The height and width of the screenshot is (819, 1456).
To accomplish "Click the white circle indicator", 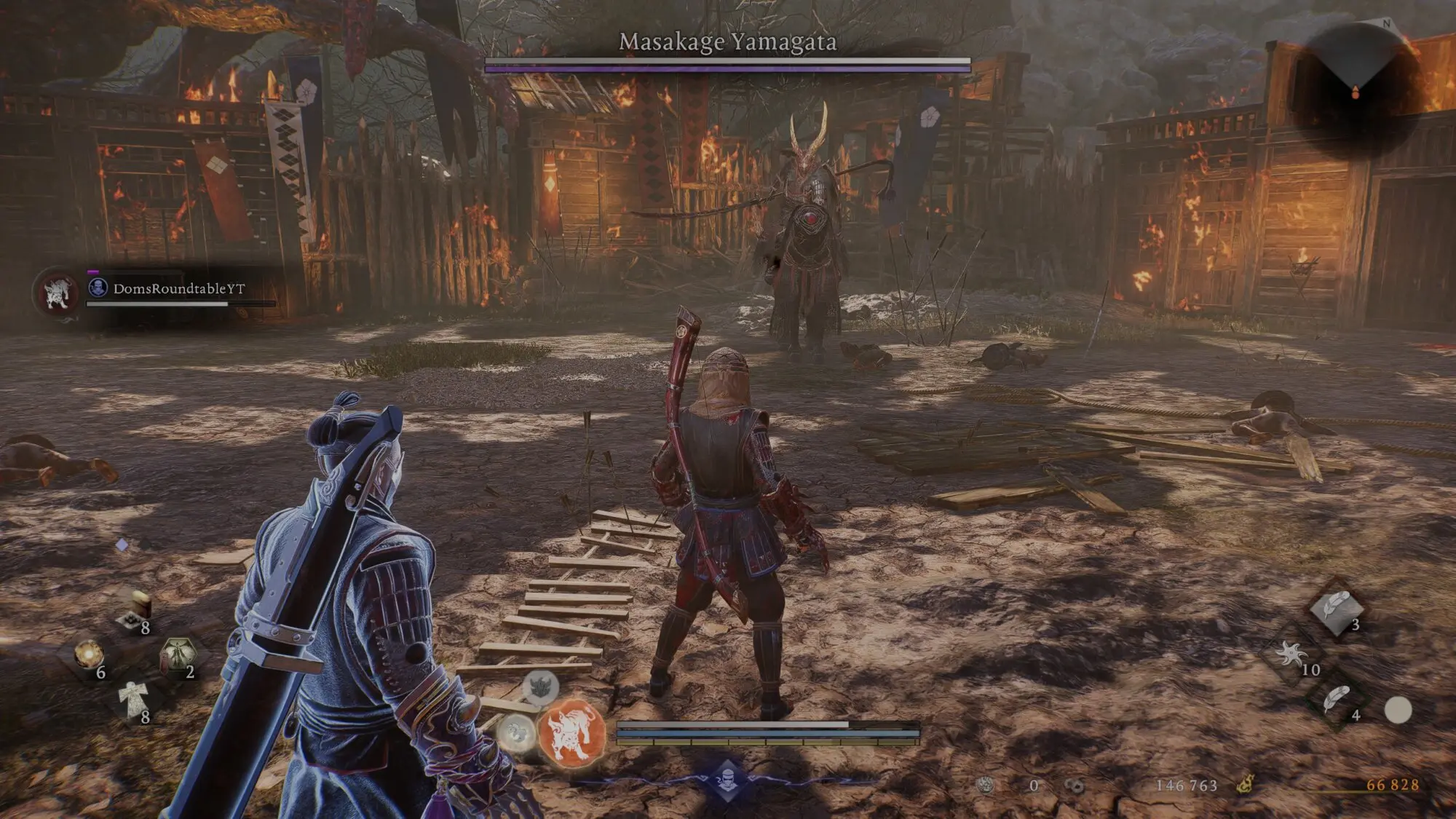I will (x=1398, y=710).
